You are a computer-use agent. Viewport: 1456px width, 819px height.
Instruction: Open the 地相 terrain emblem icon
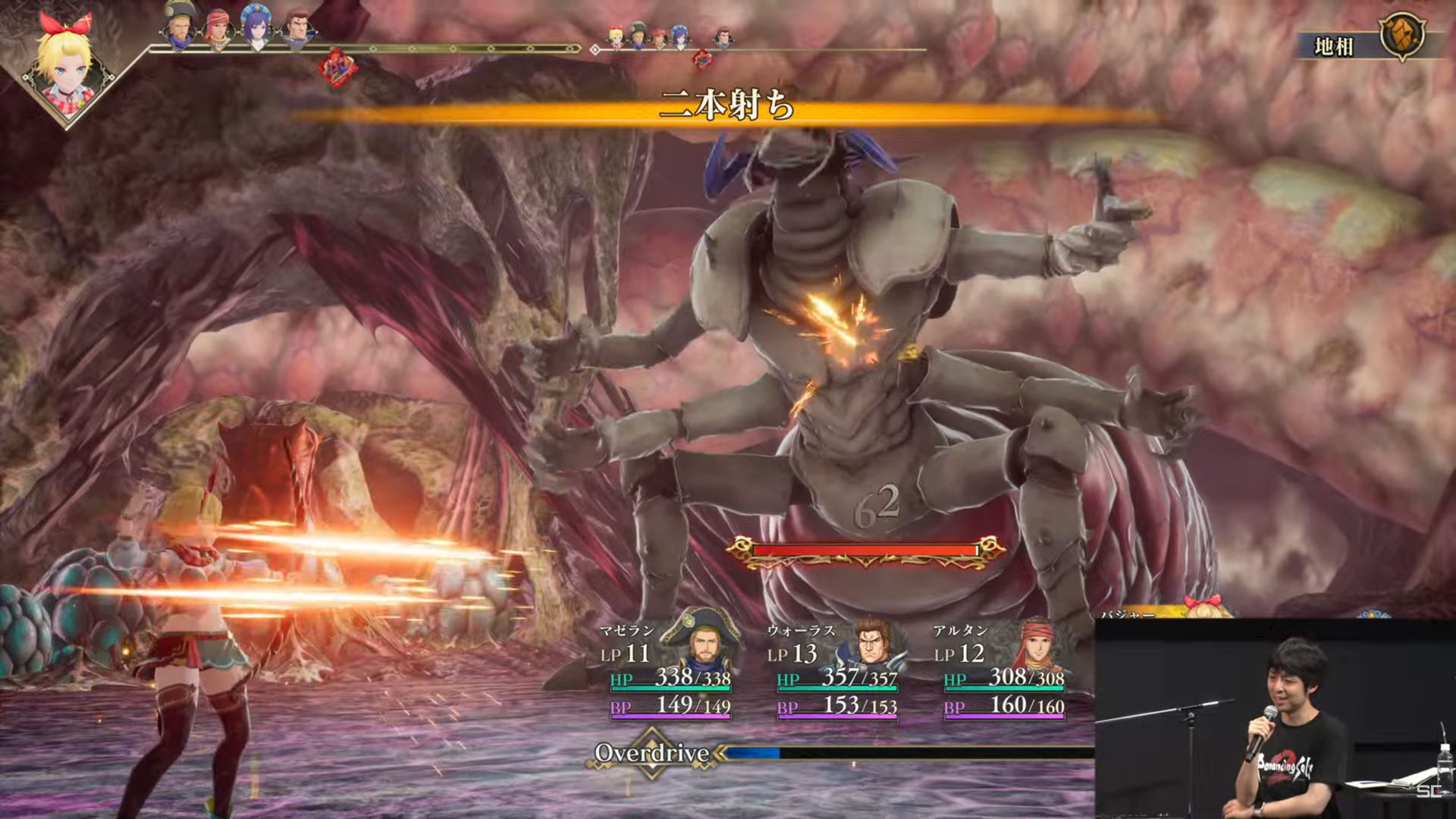(1402, 36)
